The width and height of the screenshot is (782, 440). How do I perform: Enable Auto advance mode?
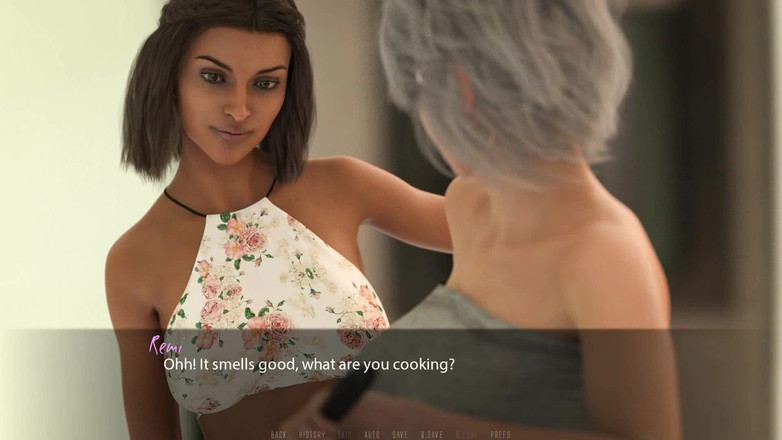(372, 434)
